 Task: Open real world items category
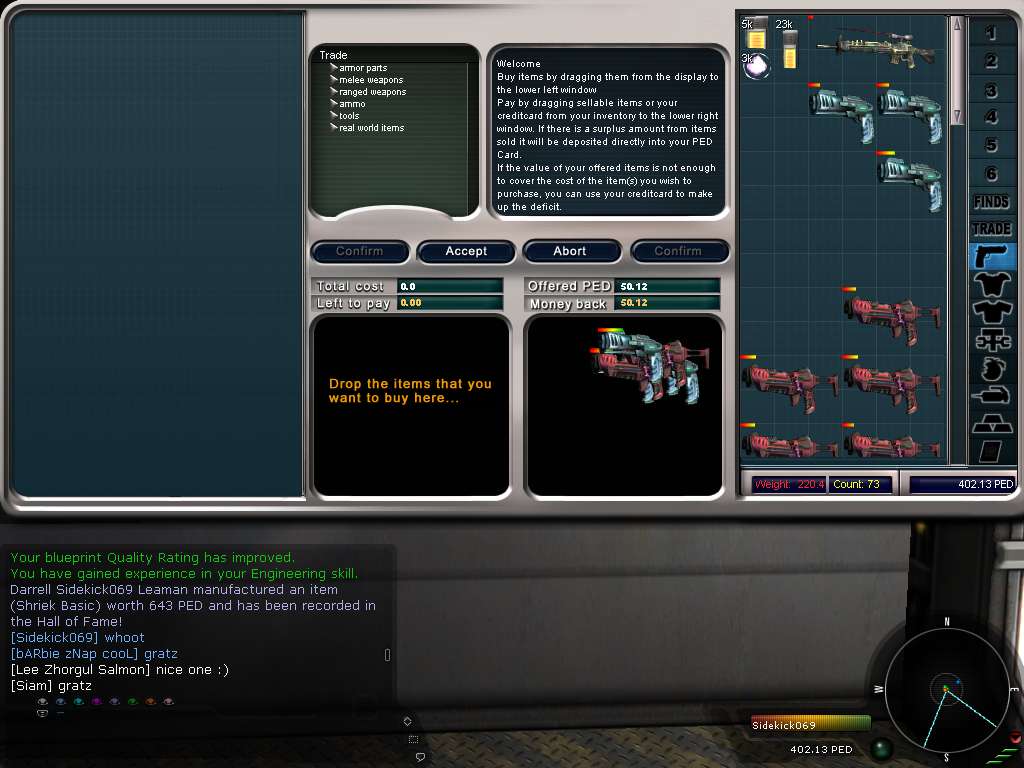tap(371, 128)
